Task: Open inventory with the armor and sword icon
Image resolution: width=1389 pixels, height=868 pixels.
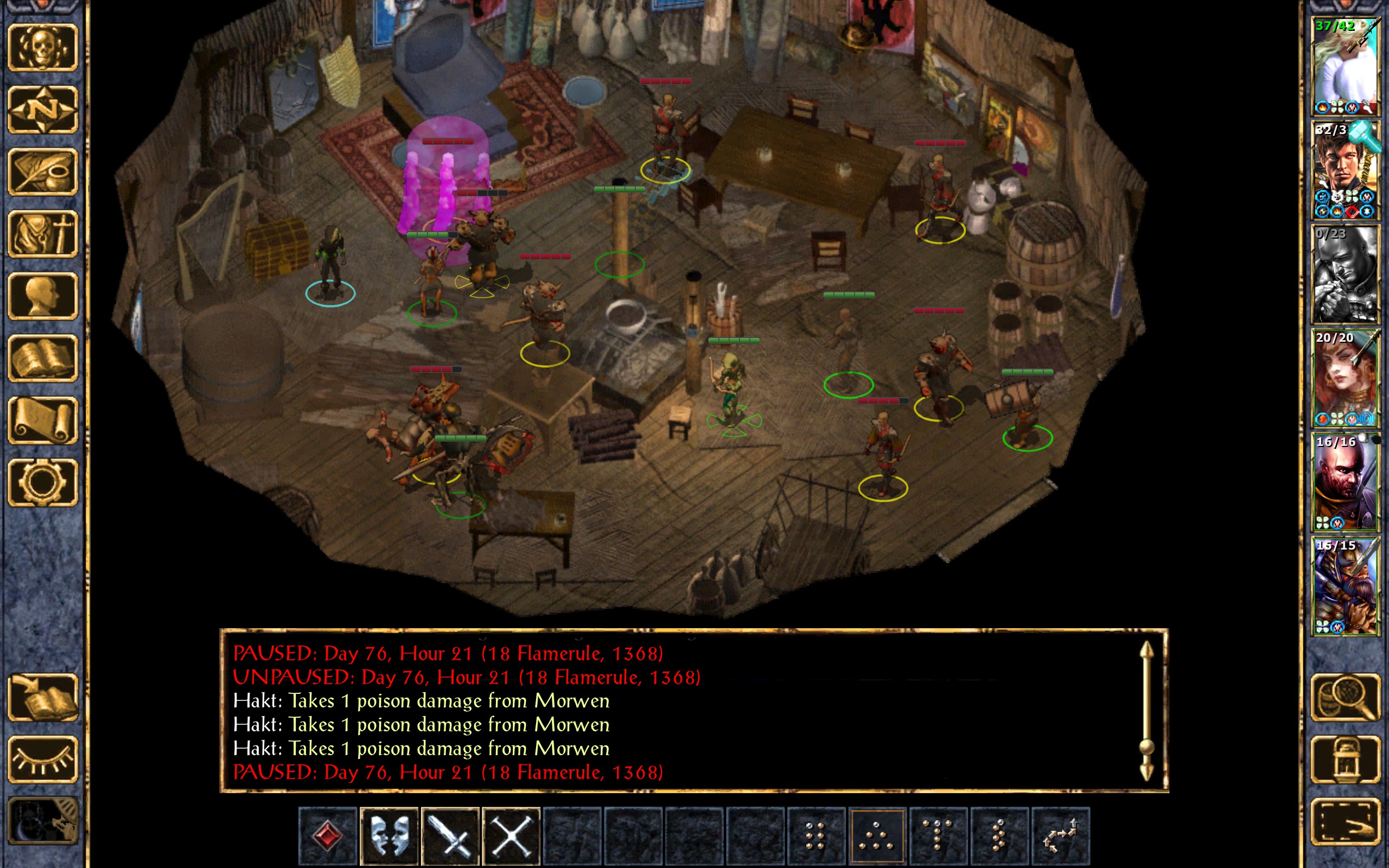Action: [43, 234]
